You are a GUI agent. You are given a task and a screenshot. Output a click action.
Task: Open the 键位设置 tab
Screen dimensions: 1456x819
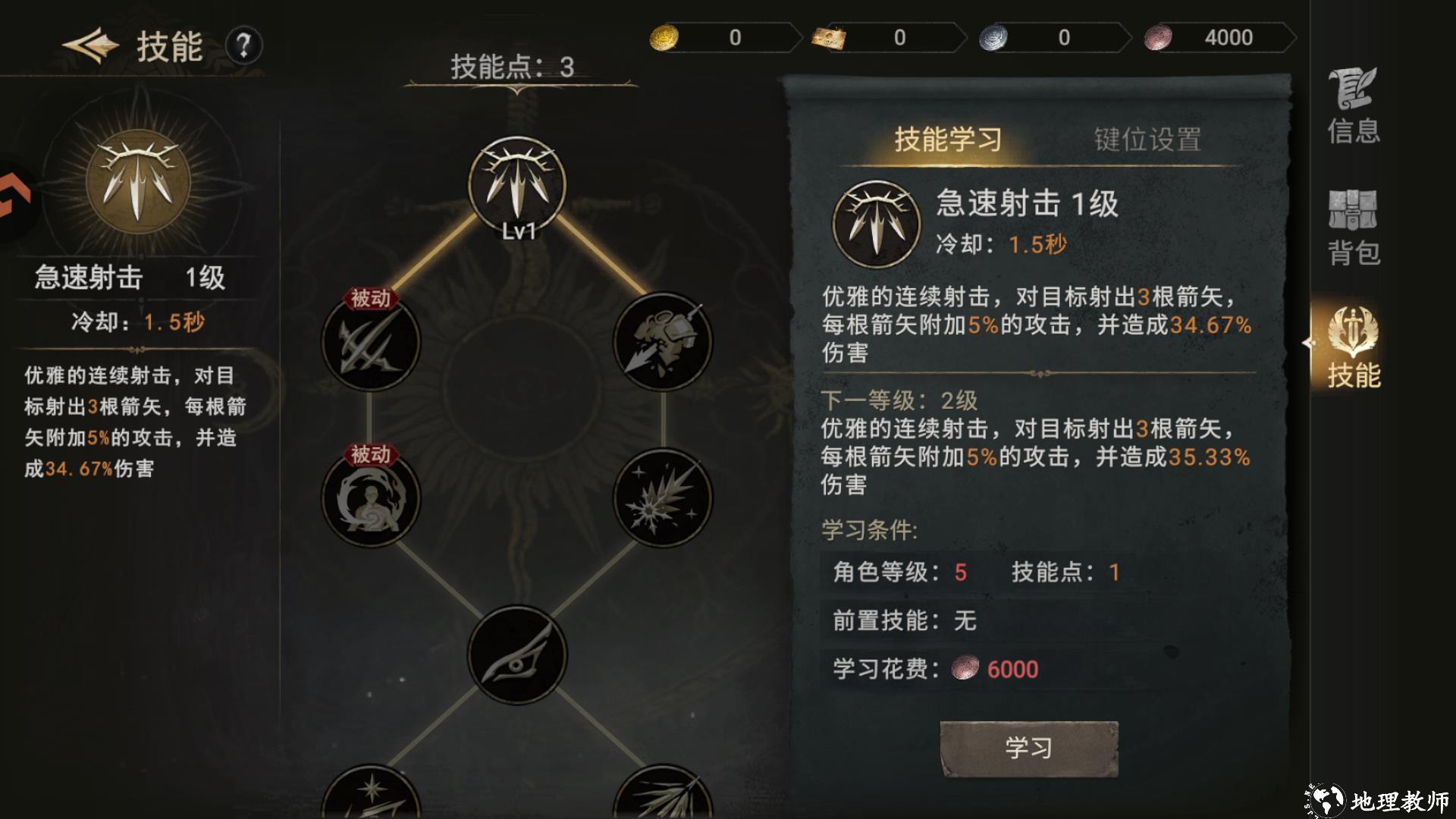(1147, 140)
